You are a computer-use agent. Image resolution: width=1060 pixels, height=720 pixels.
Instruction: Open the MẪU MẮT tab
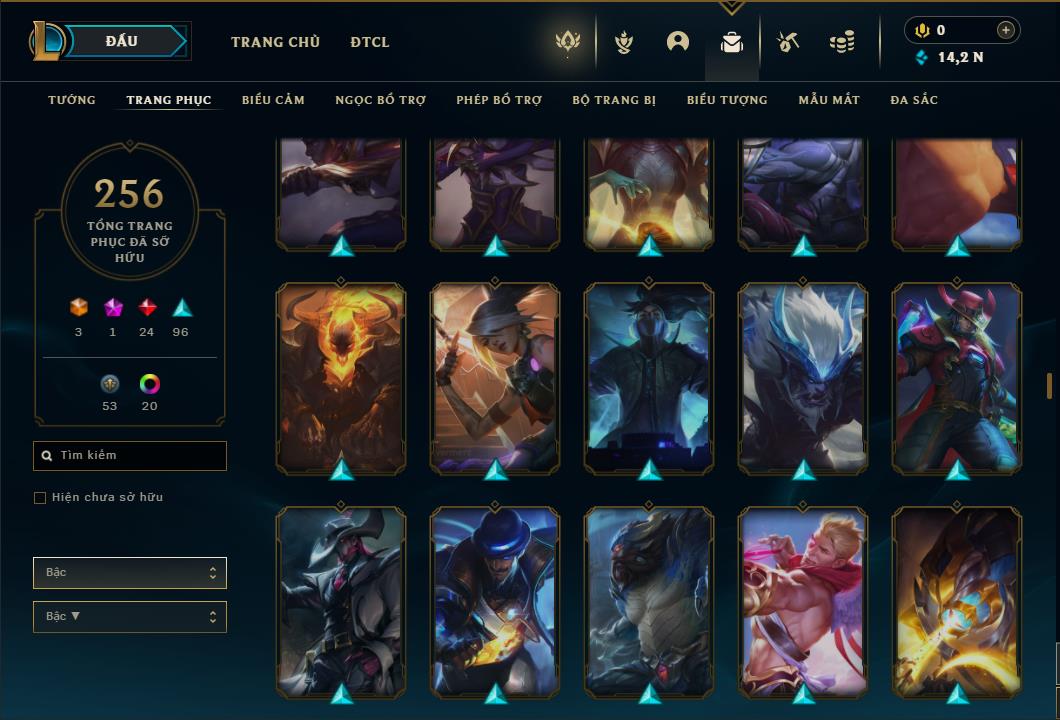(829, 100)
